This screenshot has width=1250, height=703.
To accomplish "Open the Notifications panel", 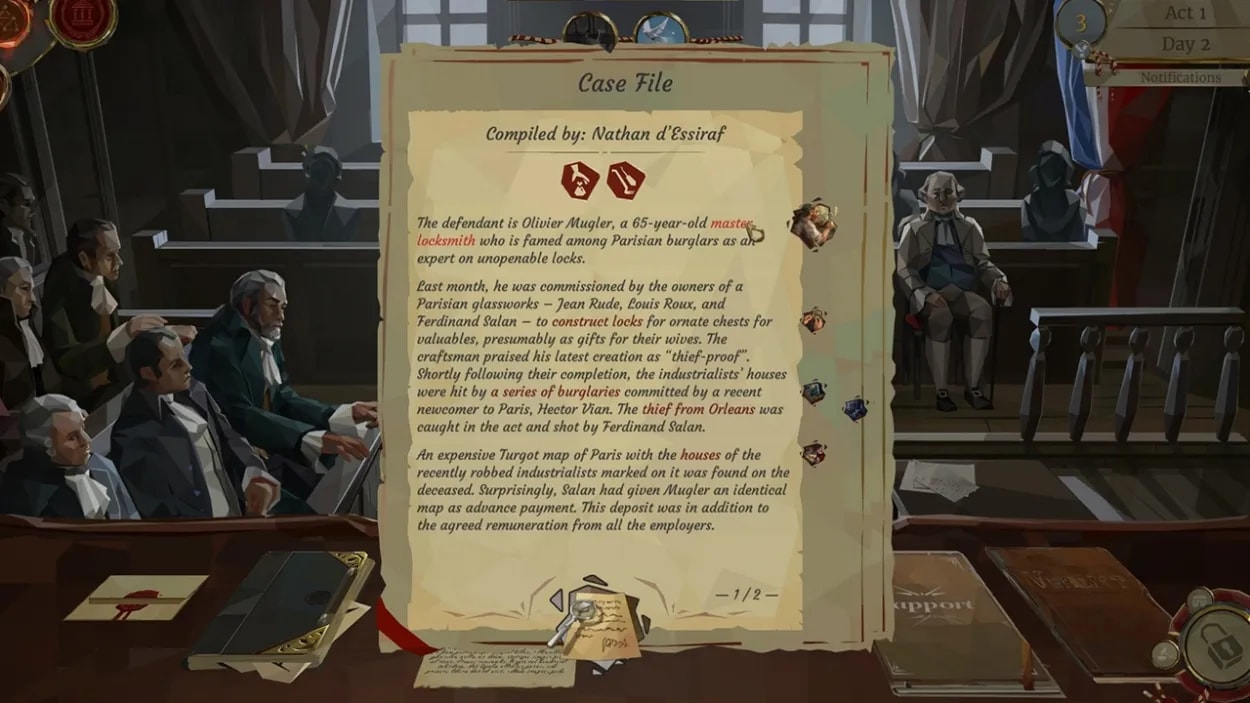I will (1180, 77).
